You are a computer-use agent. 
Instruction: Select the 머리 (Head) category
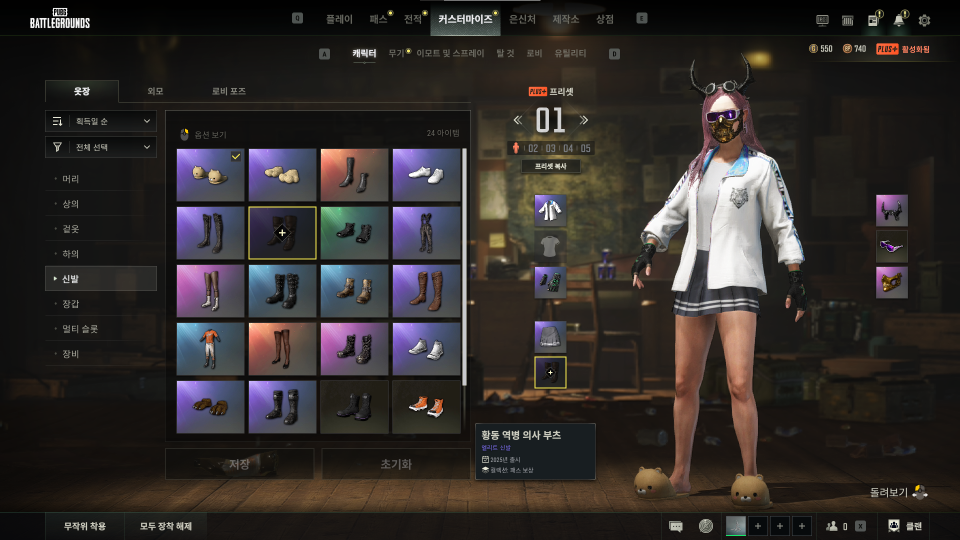tap(71, 179)
